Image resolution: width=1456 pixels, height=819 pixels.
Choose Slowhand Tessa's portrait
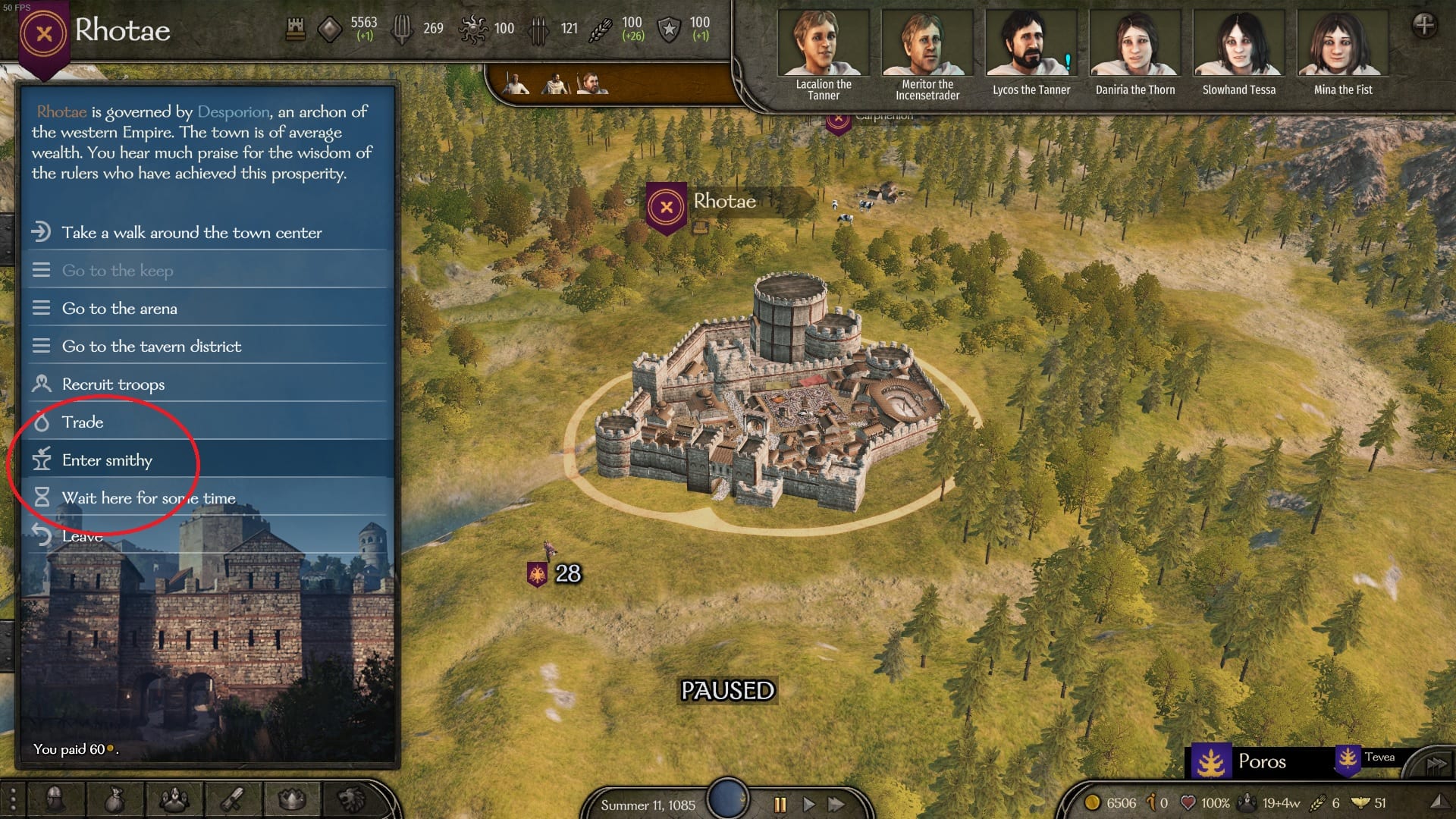[x=1239, y=44]
